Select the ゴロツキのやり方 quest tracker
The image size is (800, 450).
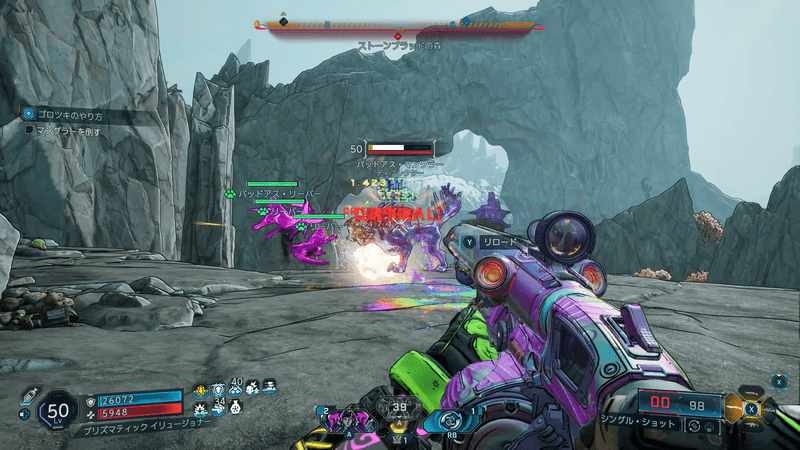(66, 115)
